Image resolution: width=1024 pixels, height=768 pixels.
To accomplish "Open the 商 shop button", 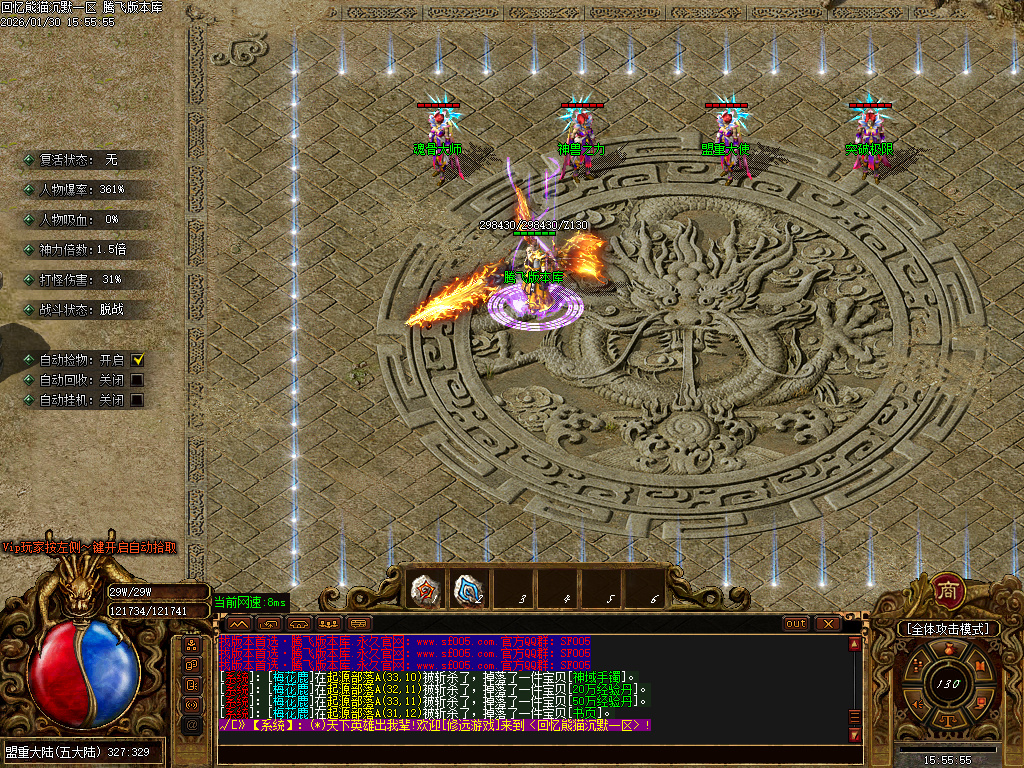I will pyautogui.click(x=948, y=591).
